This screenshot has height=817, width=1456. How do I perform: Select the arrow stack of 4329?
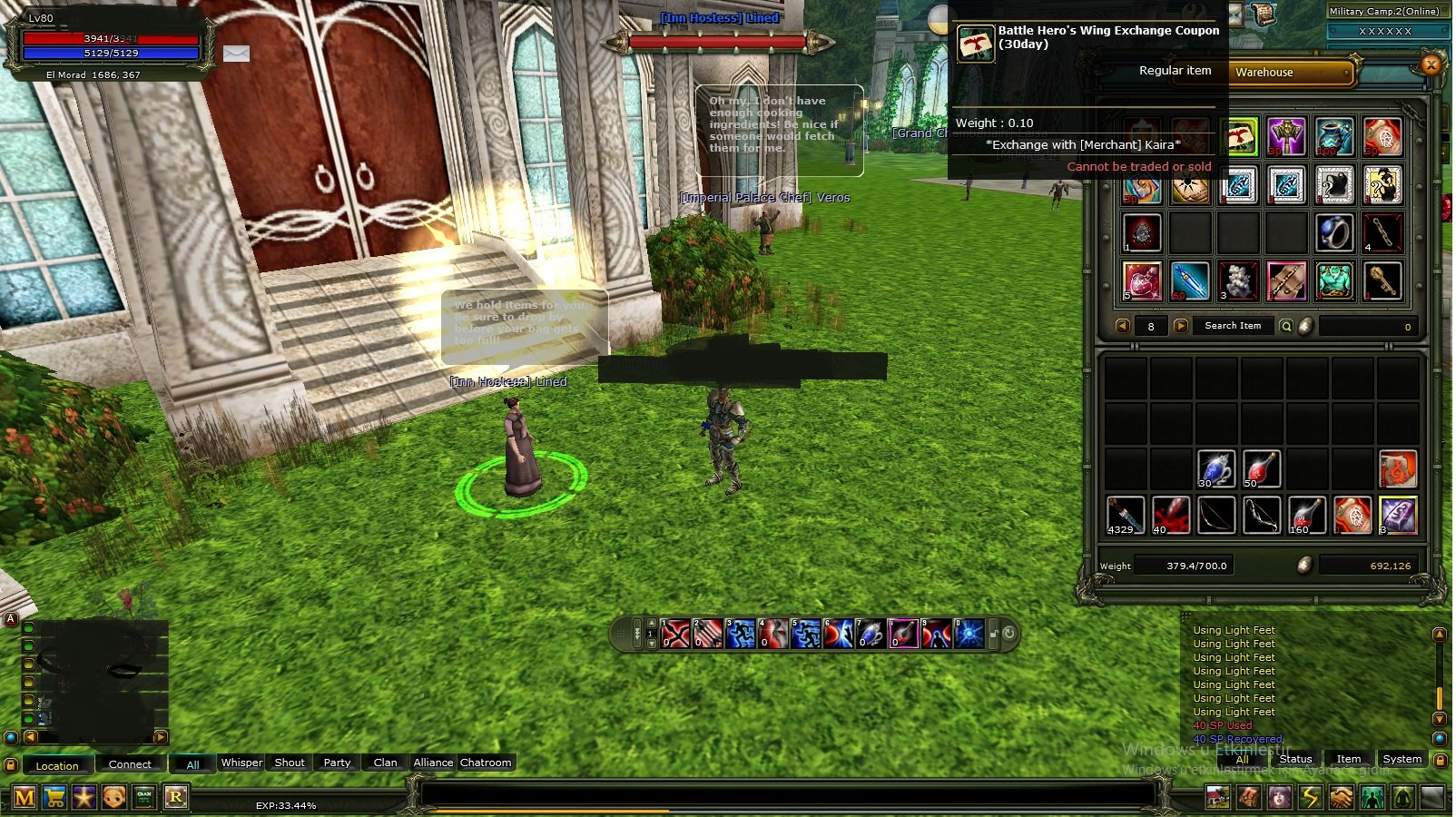point(1125,515)
